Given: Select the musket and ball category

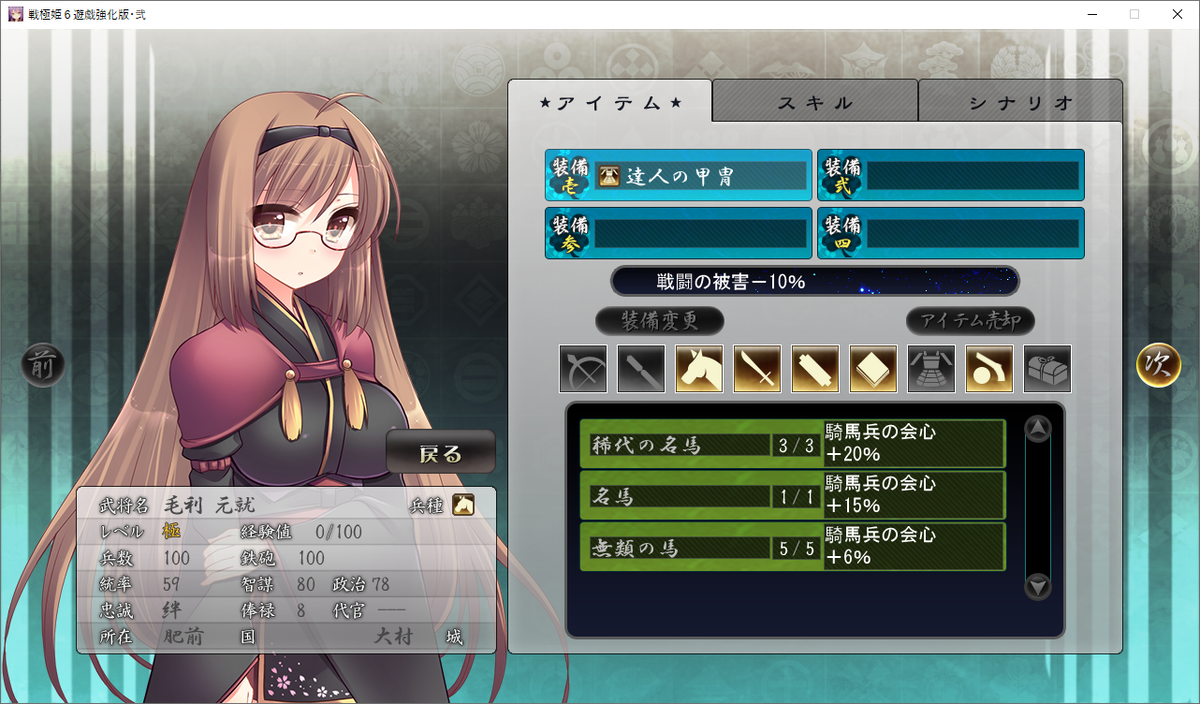Looking at the screenshot, I should point(989,369).
